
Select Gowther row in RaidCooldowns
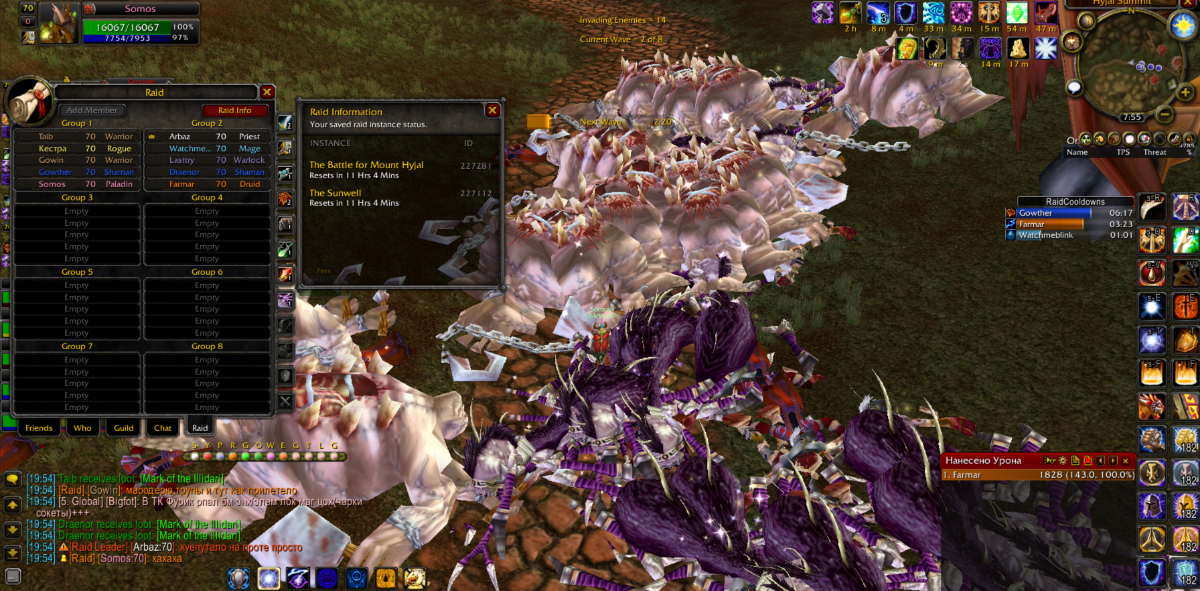(1069, 213)
